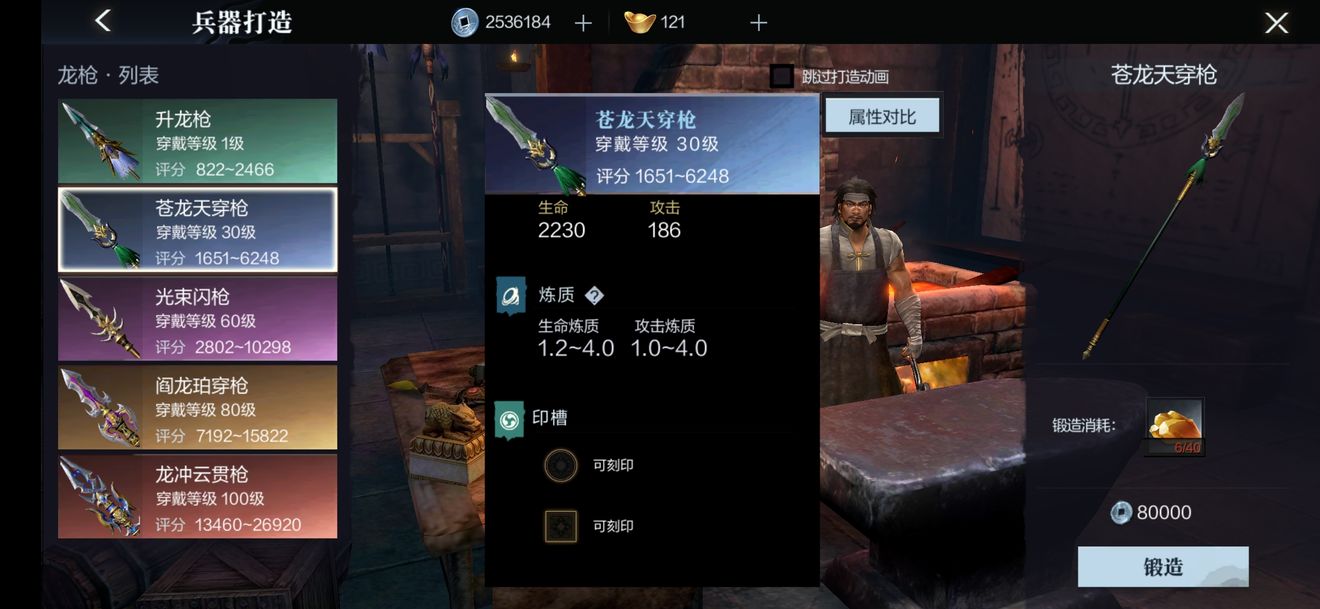Select 龙冲云贯枪 level 100 spear
This screenshot has height=609, width=1320.
197,497
